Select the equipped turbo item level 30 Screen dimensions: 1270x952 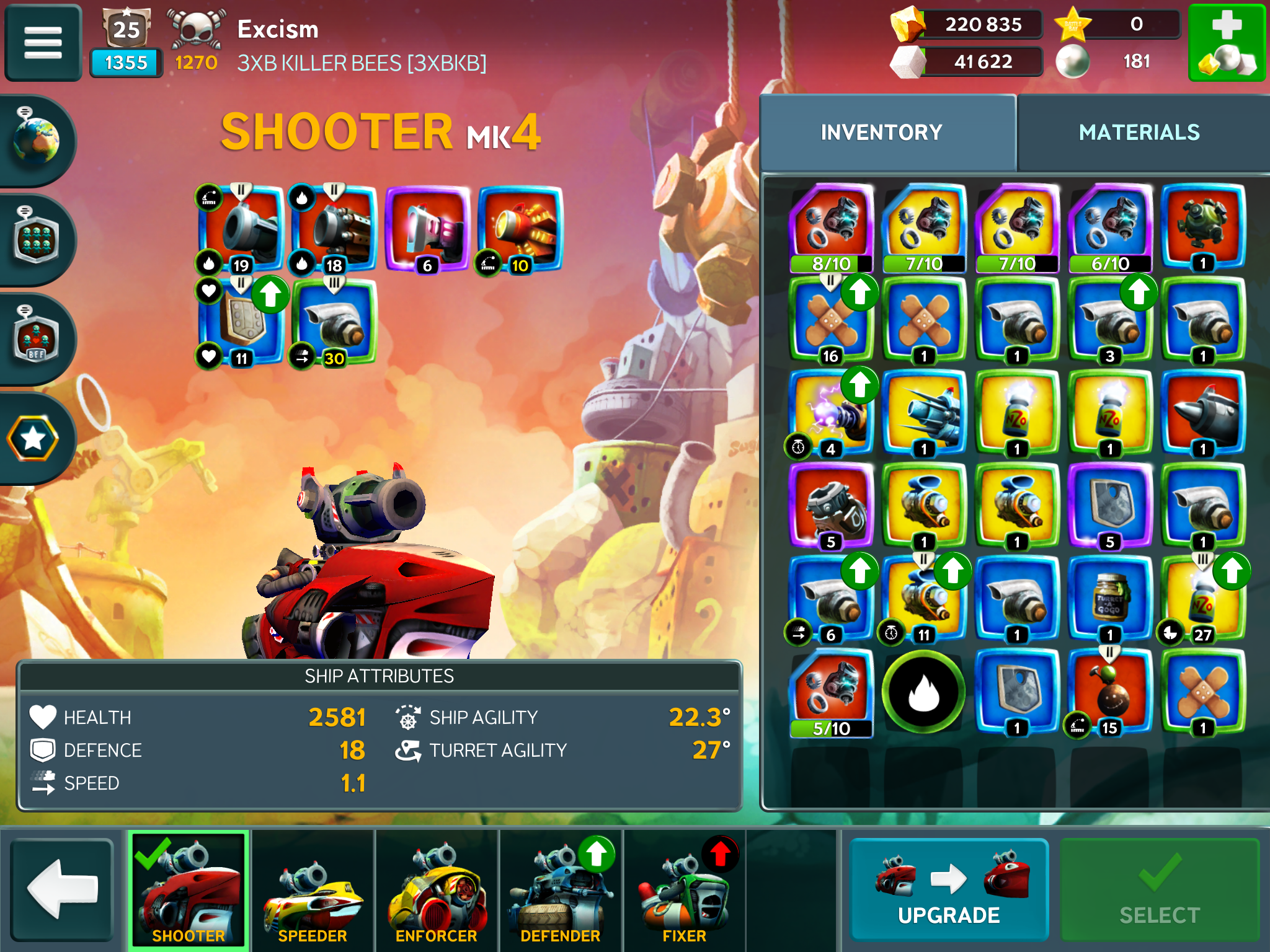click(334, 322)
